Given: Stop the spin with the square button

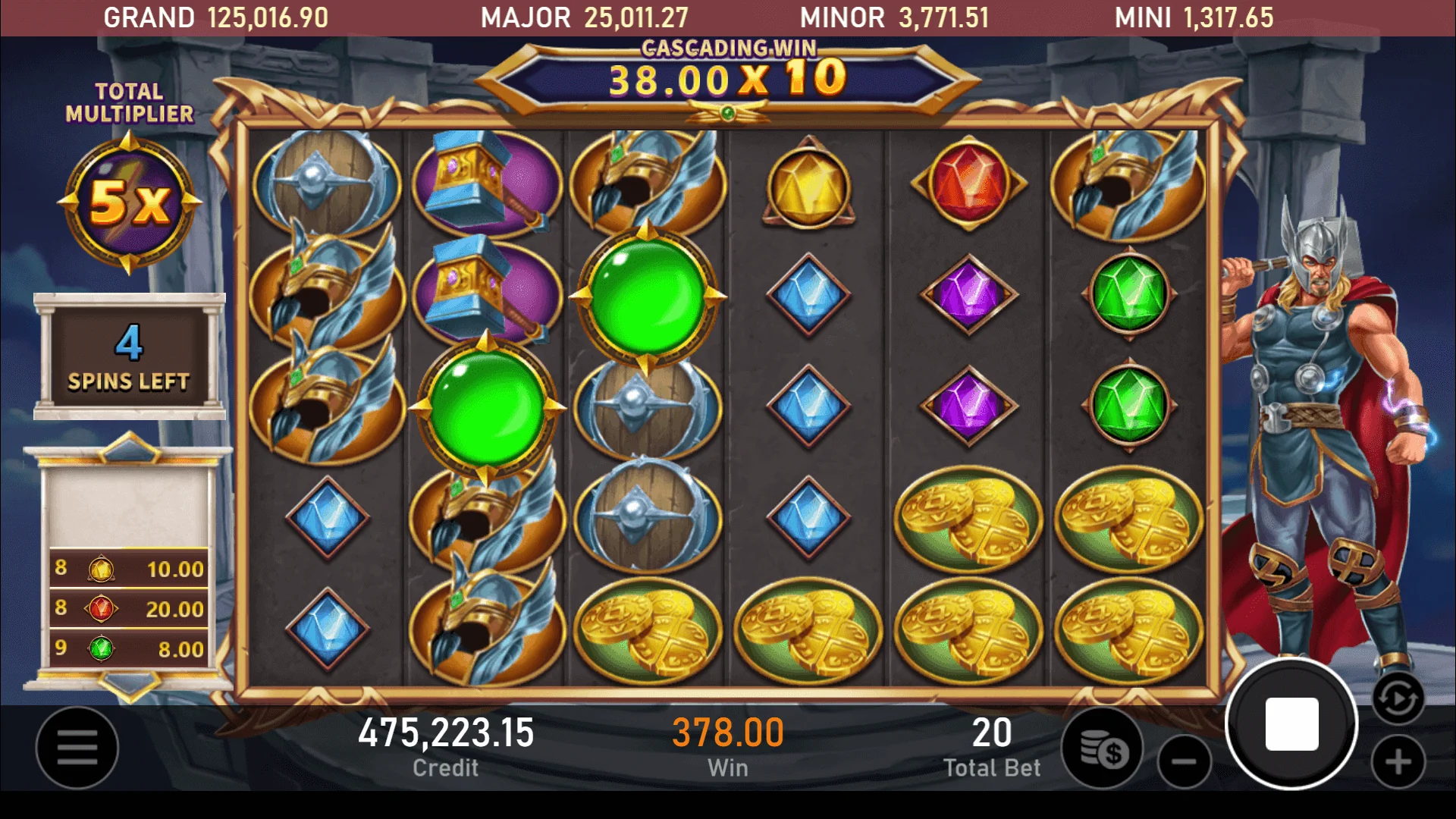Looking at the screenshot, I should [1291, 724].
